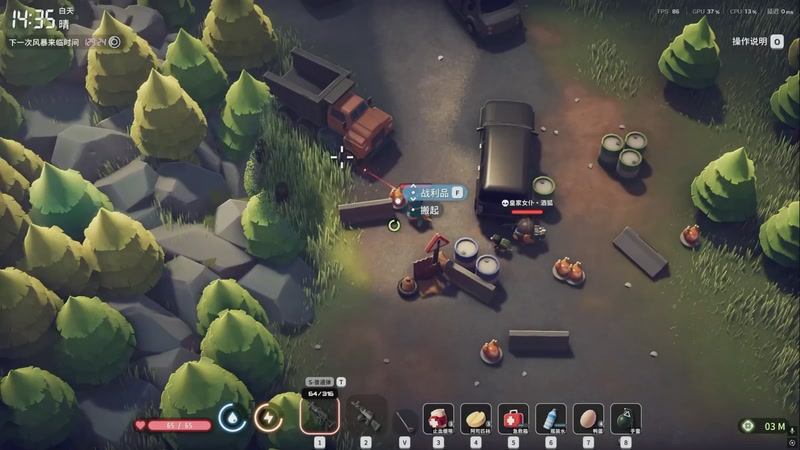Select the primary rifle in slot 1
The width and height of the screenshot is (800, 450).
coord(320,413)
